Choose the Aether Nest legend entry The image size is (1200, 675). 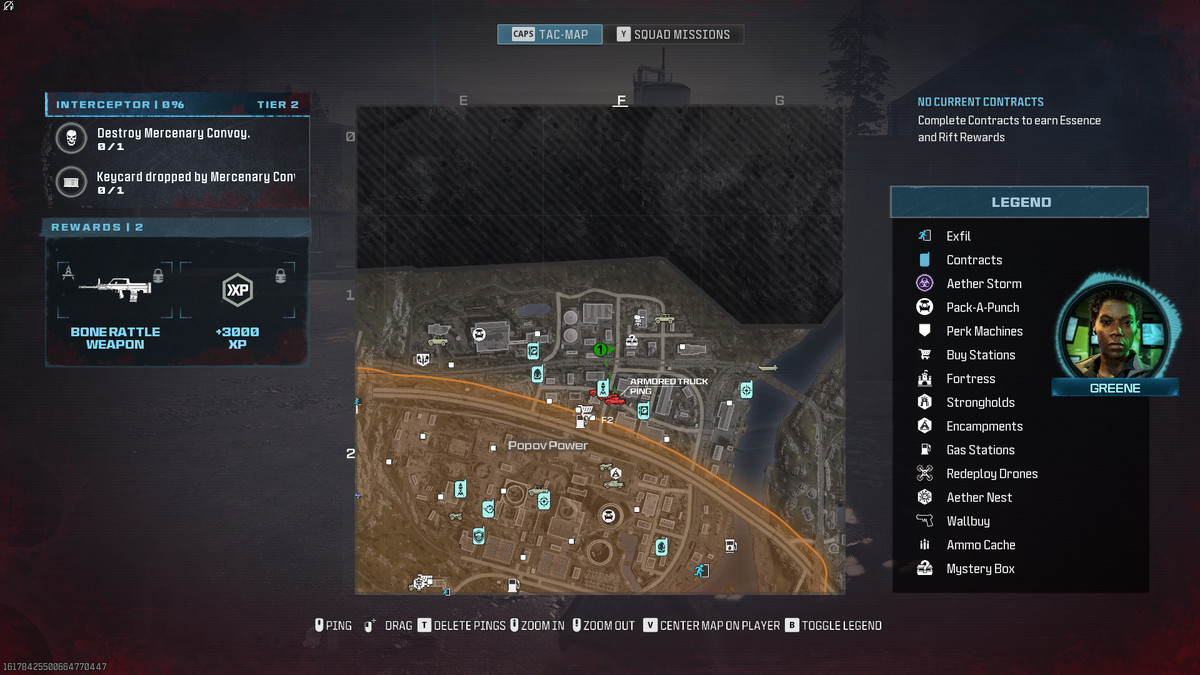pyautogui.click(x=978, y=497)
